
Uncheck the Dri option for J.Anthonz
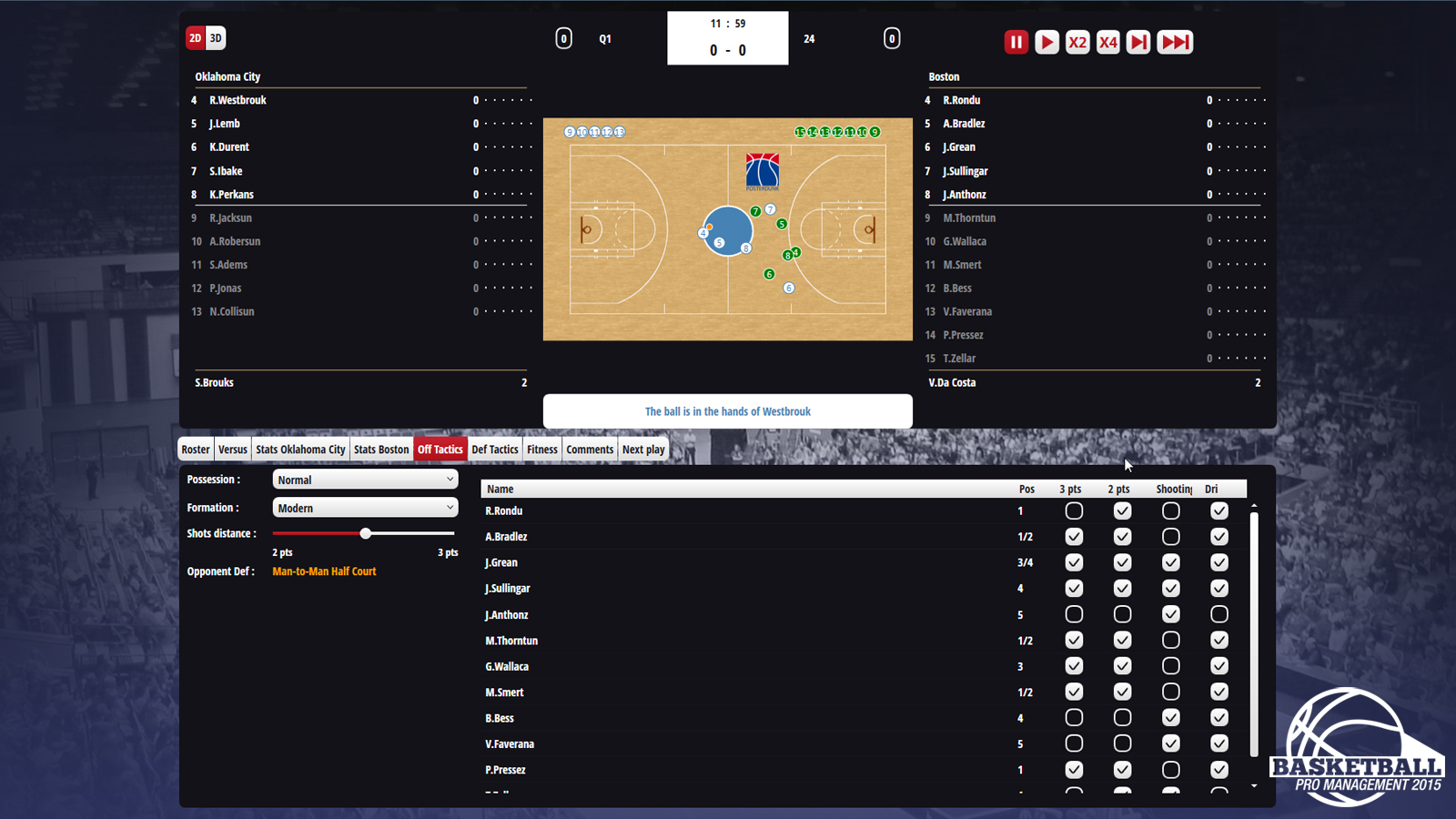click(x=1219, y=614)
